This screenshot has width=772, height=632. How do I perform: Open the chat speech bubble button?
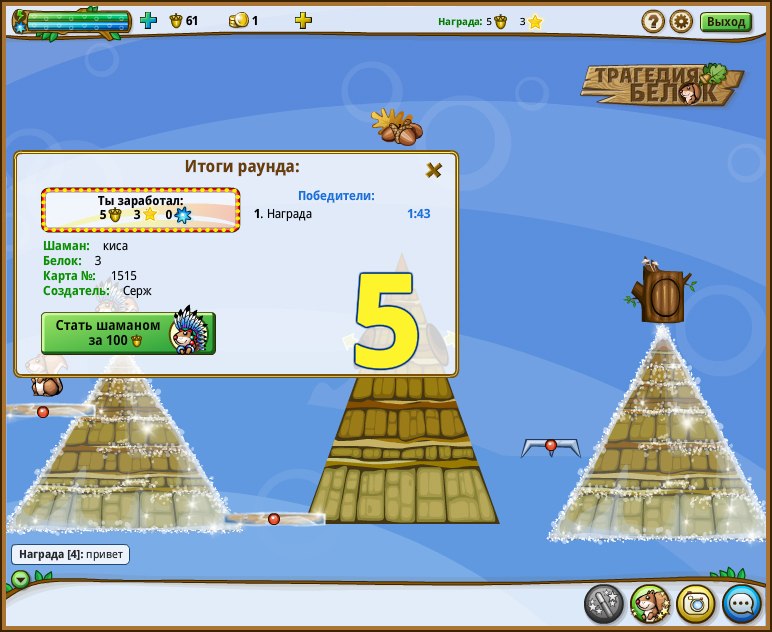(x=741, y=603)
